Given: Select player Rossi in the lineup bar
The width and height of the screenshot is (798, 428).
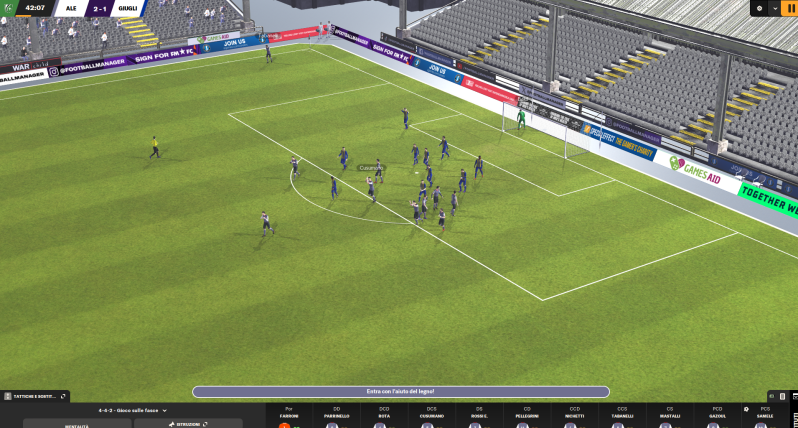Looking at the screenshot, I should pyautogui.click(x=479, y=415).
